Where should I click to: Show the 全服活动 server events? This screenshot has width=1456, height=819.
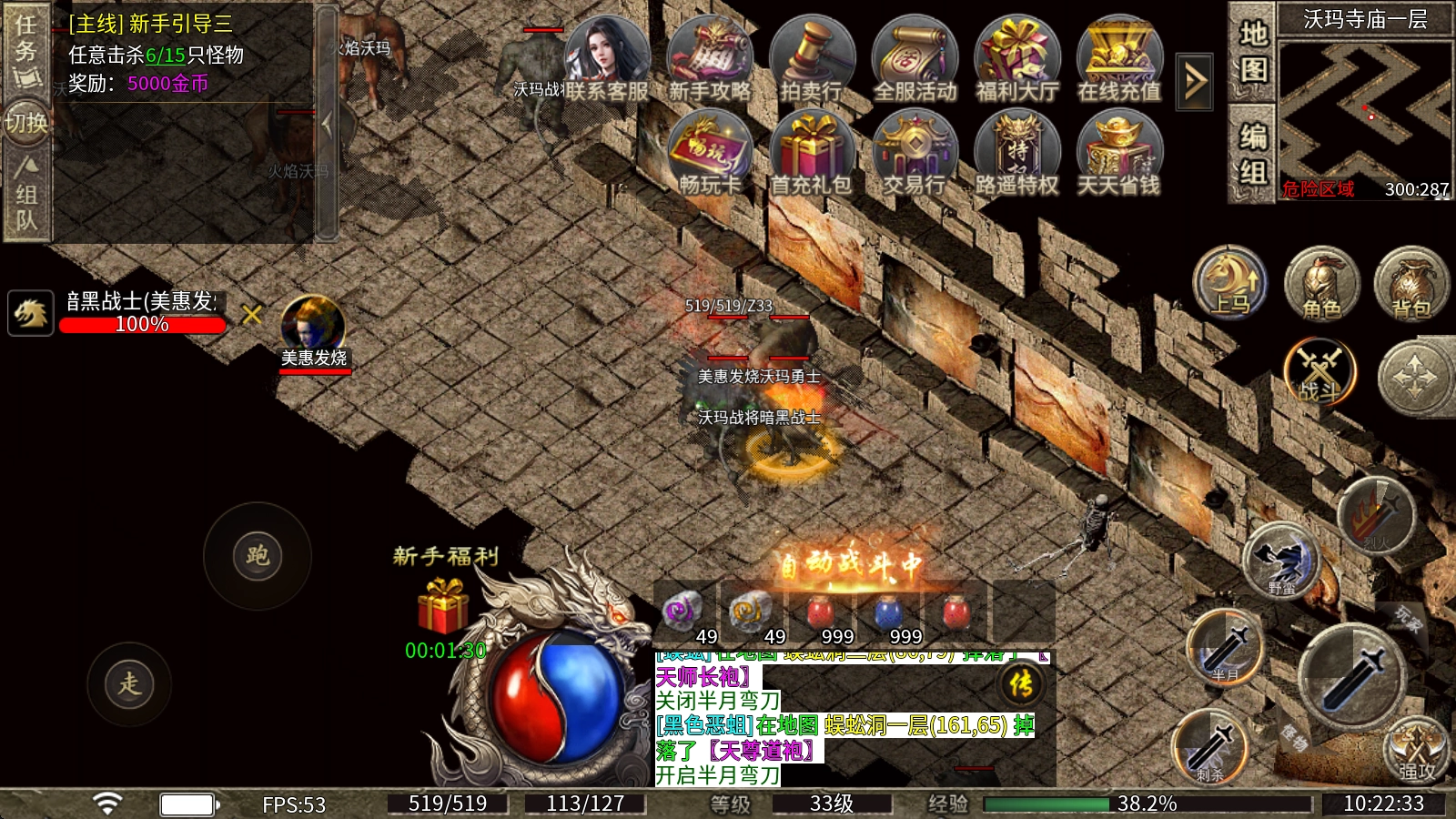tap(915, 57)
